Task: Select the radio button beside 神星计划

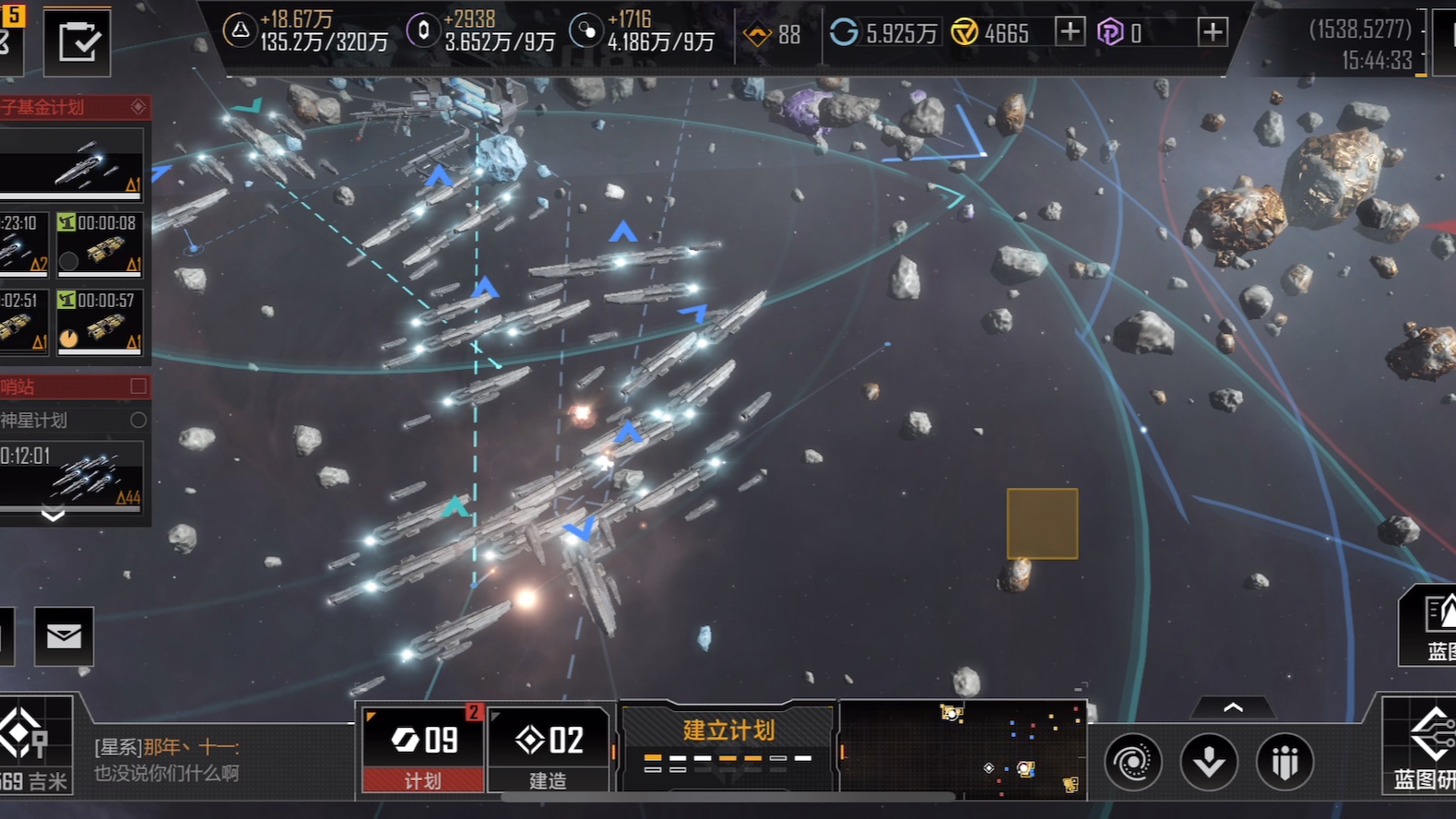Action: pyautogui.click(x=138, y=420)
